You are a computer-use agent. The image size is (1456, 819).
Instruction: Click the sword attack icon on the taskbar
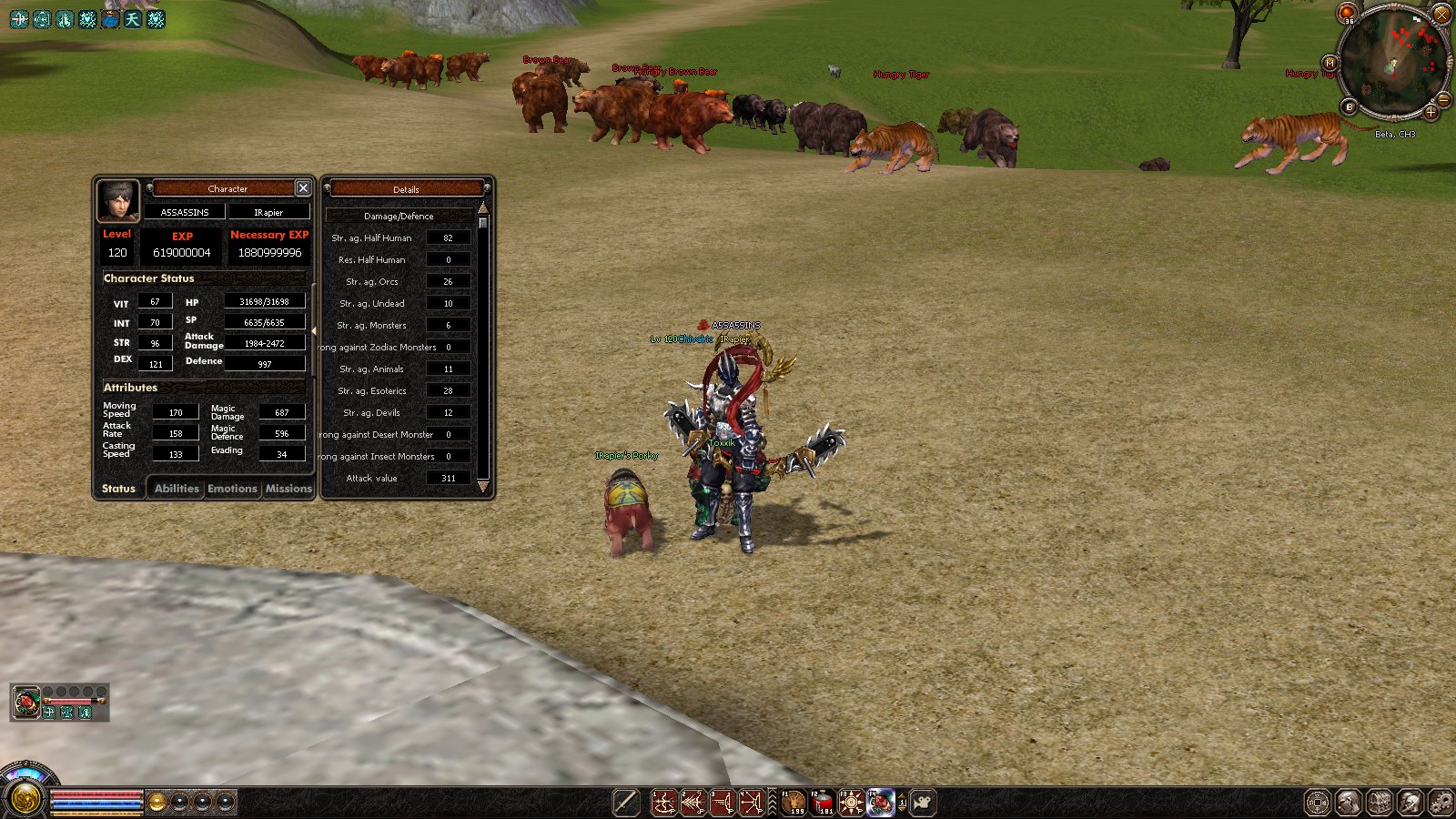click(x=626, y=803)
